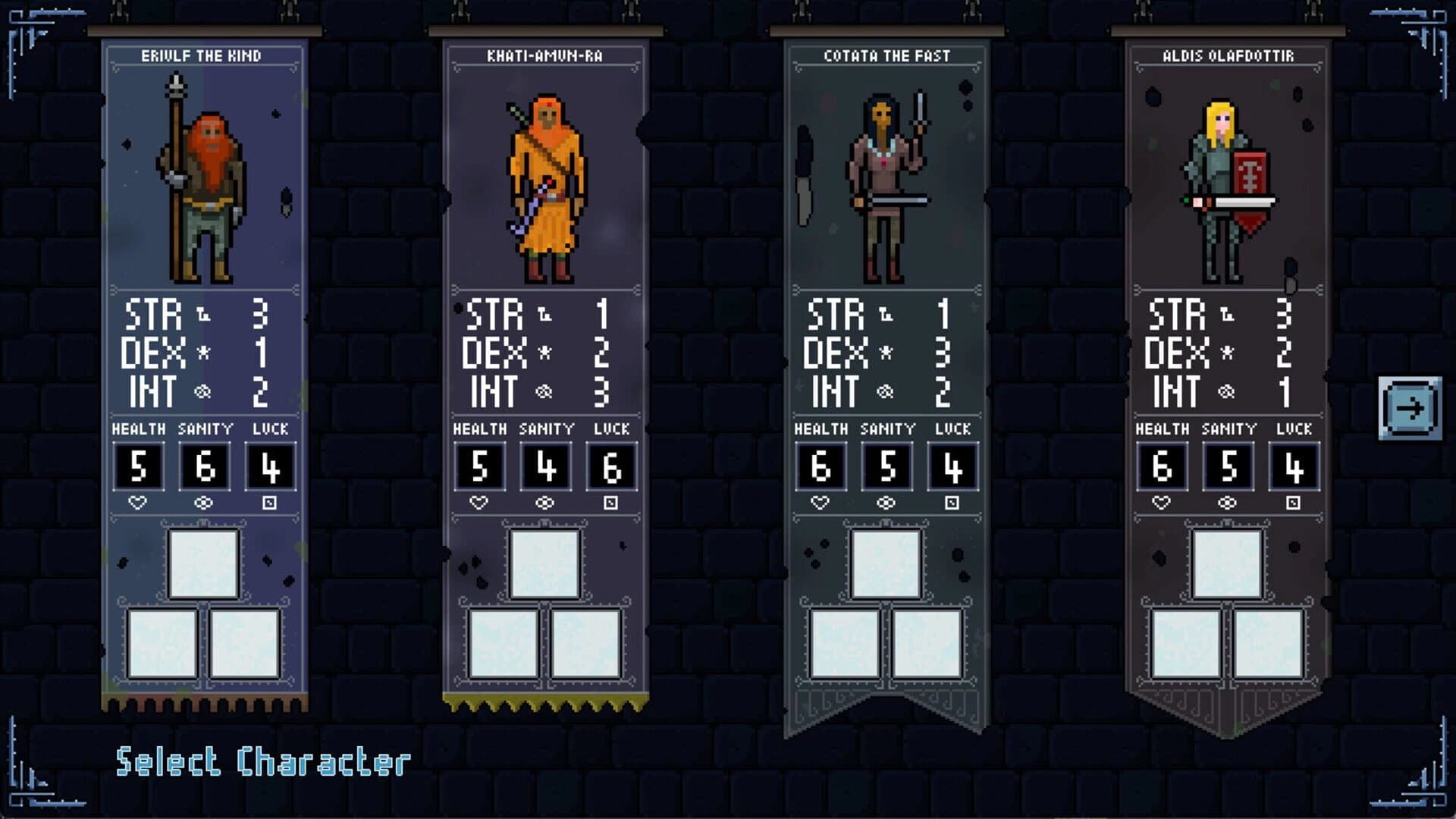This screenshot has height=819, width=1456.
Task: Click the INT eye icon on Cotata's banner
Action: [884, 392]
